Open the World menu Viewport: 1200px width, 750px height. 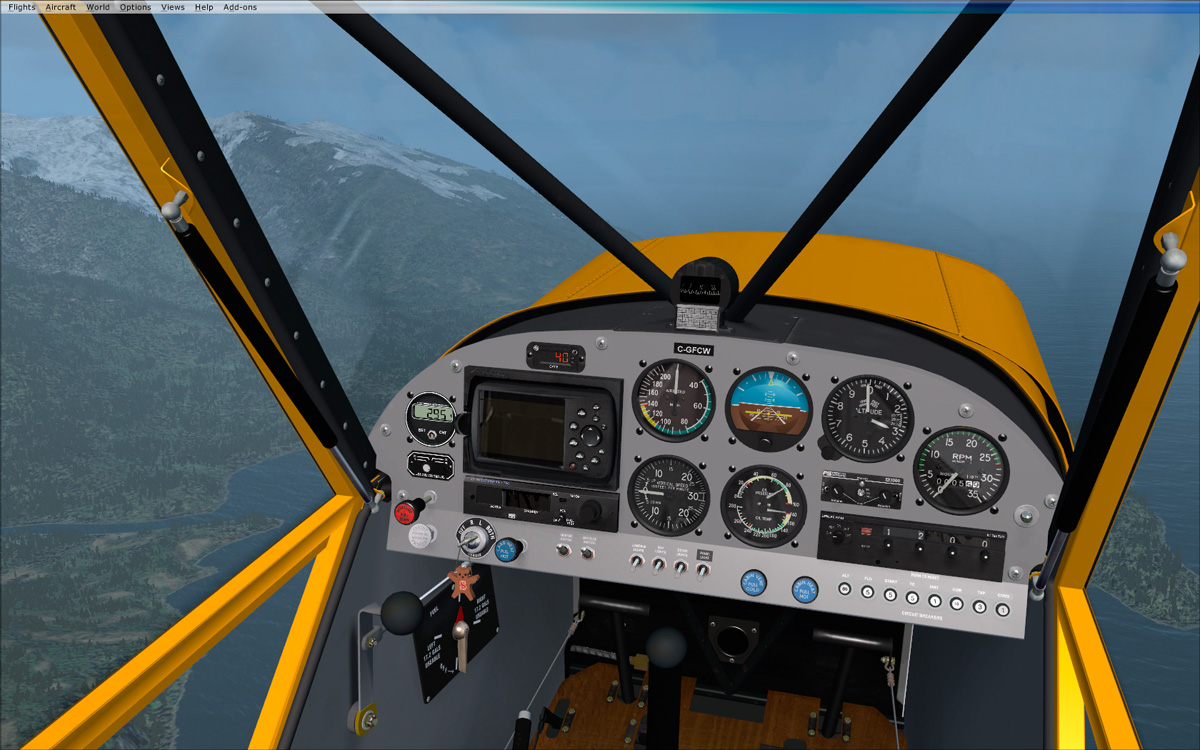pyautogui.click(x=98, y=7)
